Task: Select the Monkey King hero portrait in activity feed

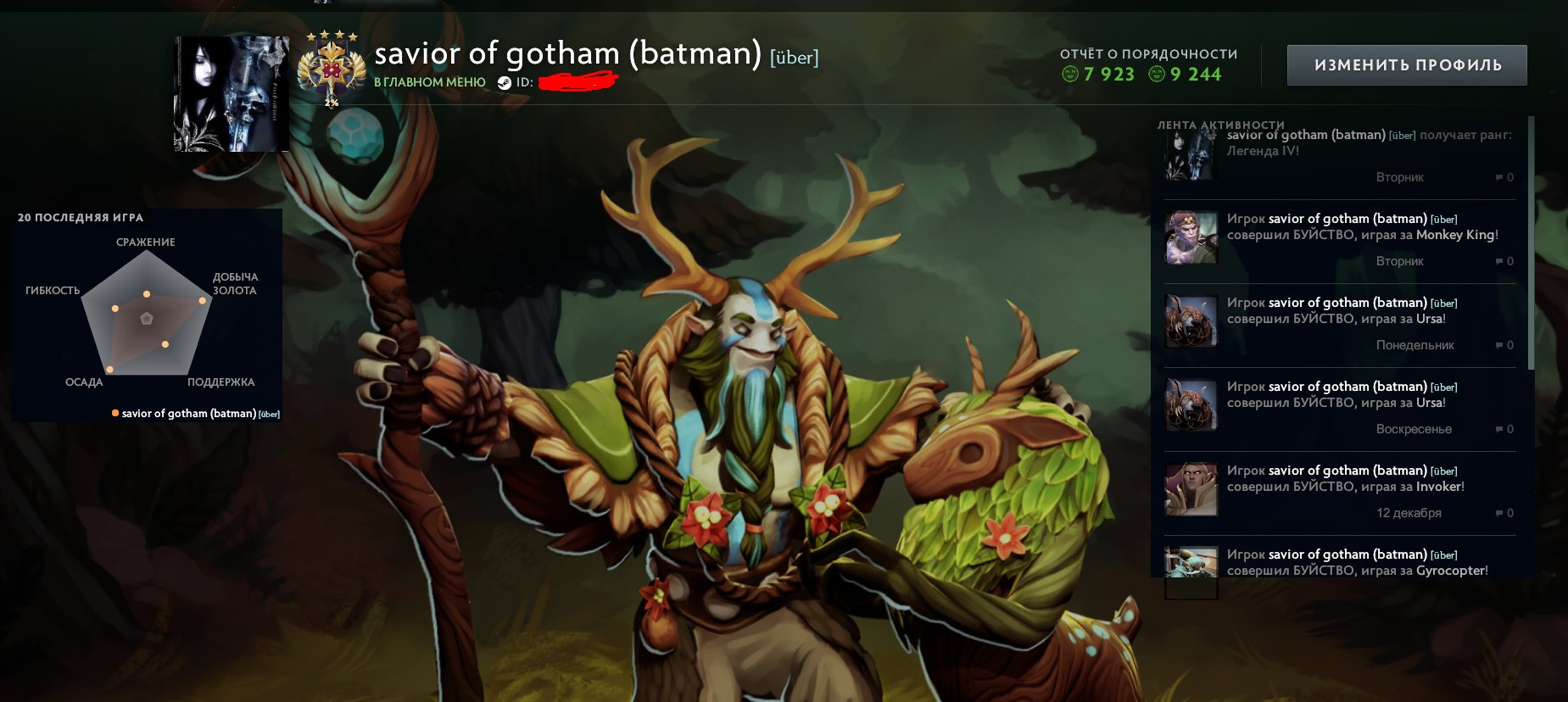Action: click(x=1191, y=237)
